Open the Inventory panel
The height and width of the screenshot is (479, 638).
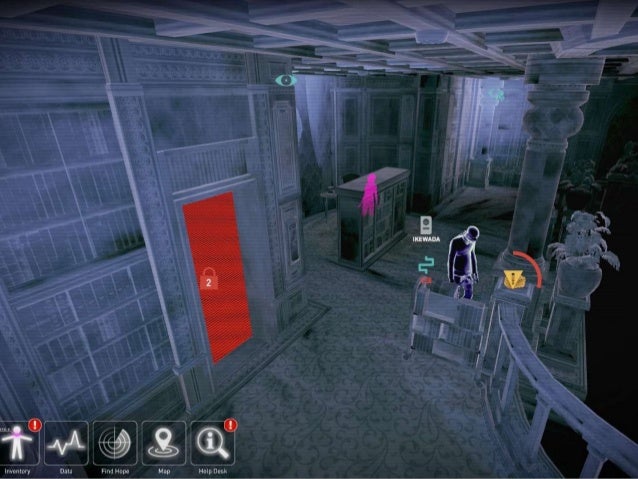(x=18, y=442)
